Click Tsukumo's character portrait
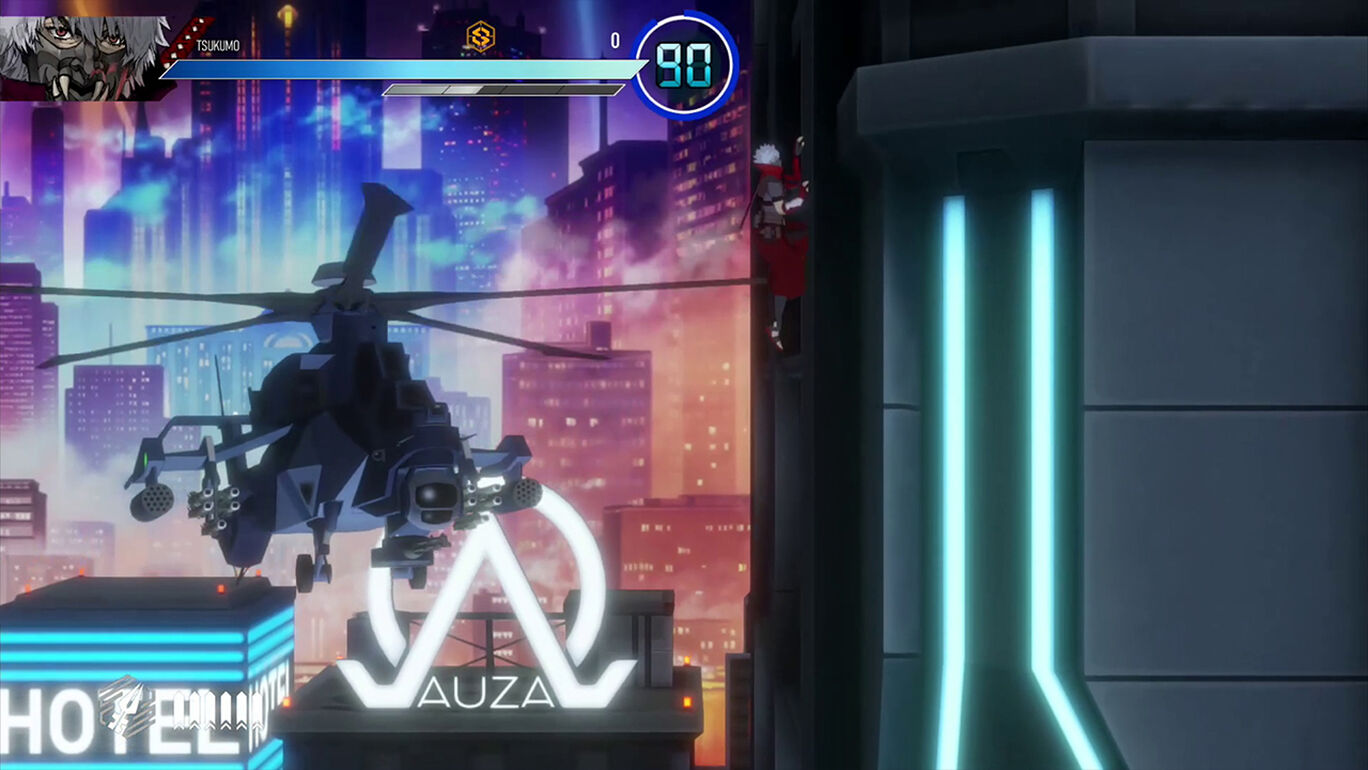This screenshot has height=770, width=1368. tap(80, 50)
